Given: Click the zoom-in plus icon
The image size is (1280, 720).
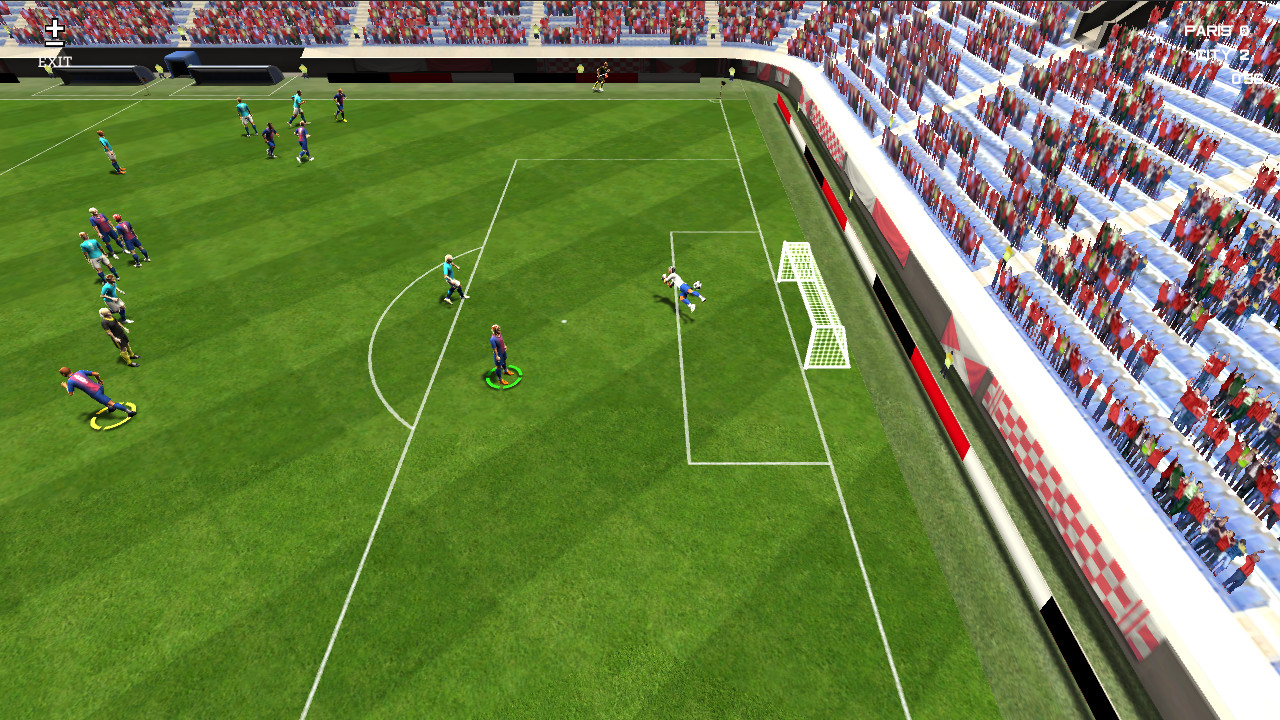Looking at the screenshot, I should pyautogui.click(x=54, y=28).
